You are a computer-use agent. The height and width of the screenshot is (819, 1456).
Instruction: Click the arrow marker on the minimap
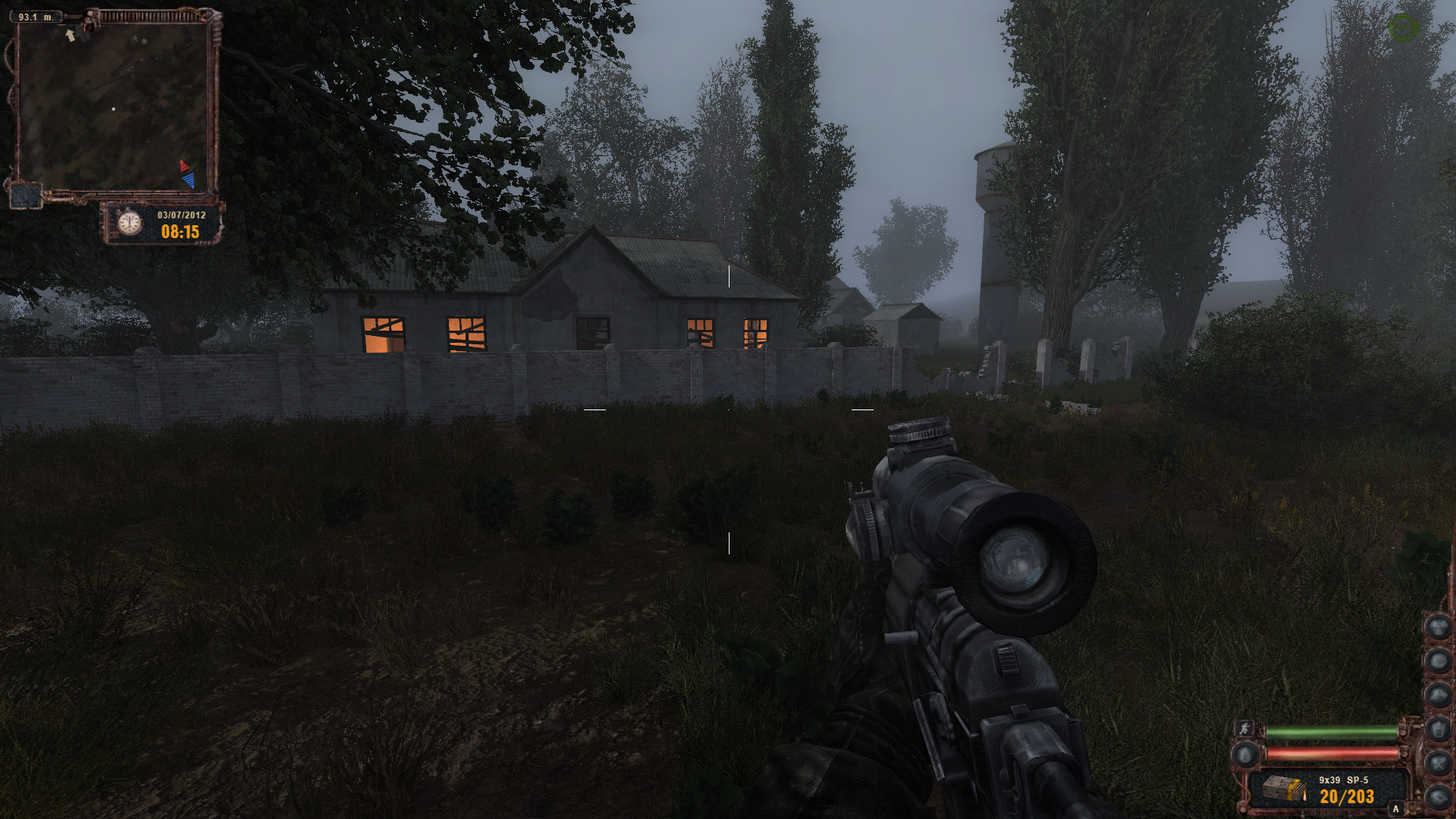tap(71, 35)
